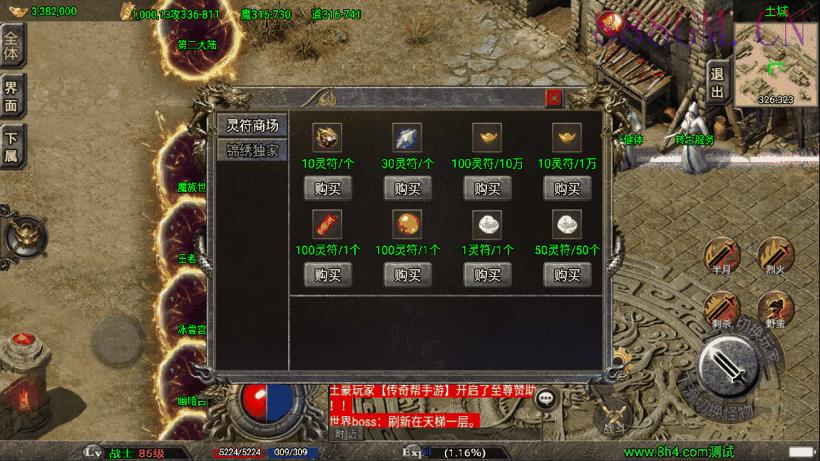Buy the silver item for 1灵符/1个
Viewport: 820px width, 461px height.
pyautogui.click(x=488, y=274)
